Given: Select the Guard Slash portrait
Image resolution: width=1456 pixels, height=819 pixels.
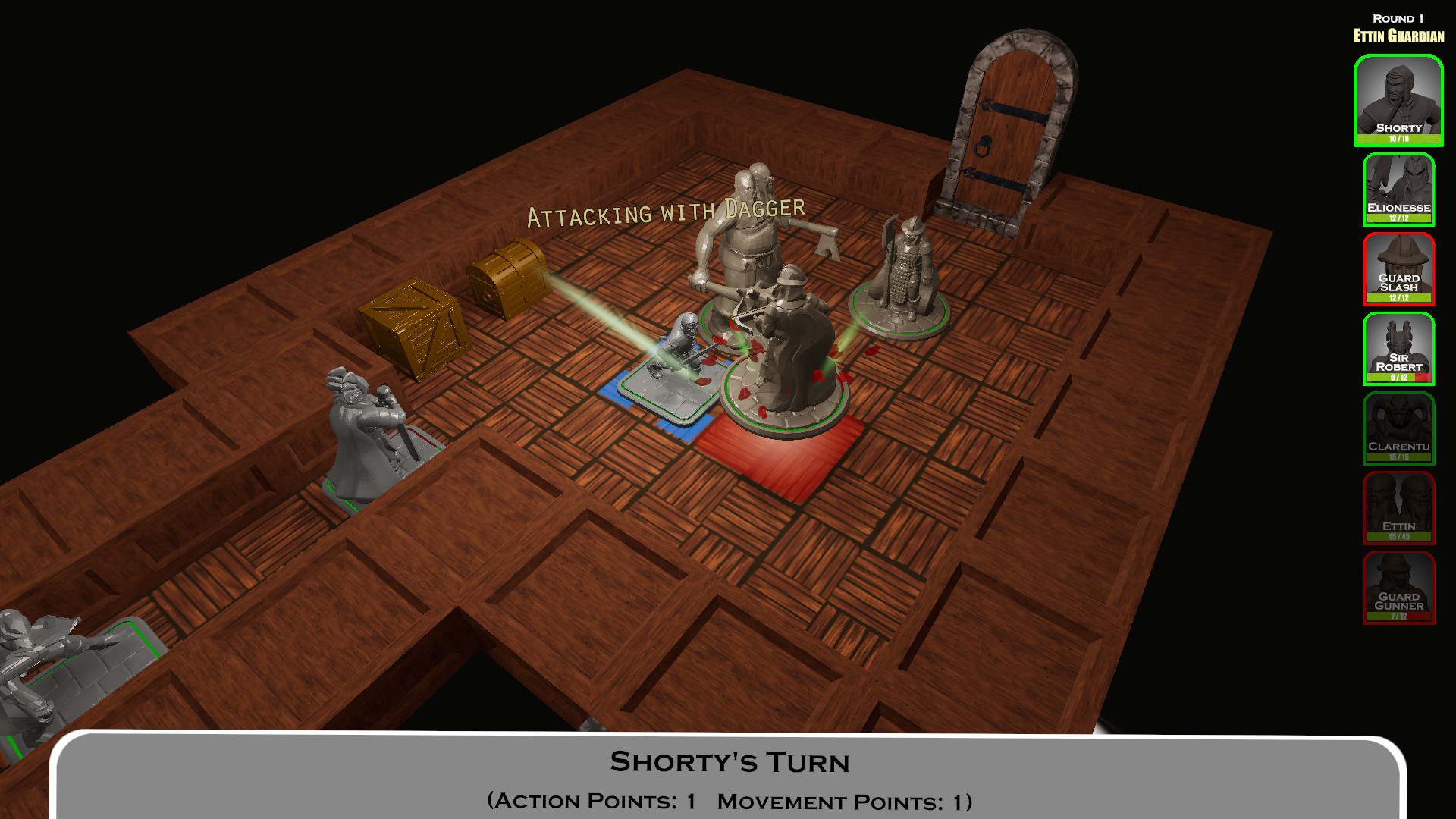Looking at the screenshot, I should [1399, 269].
